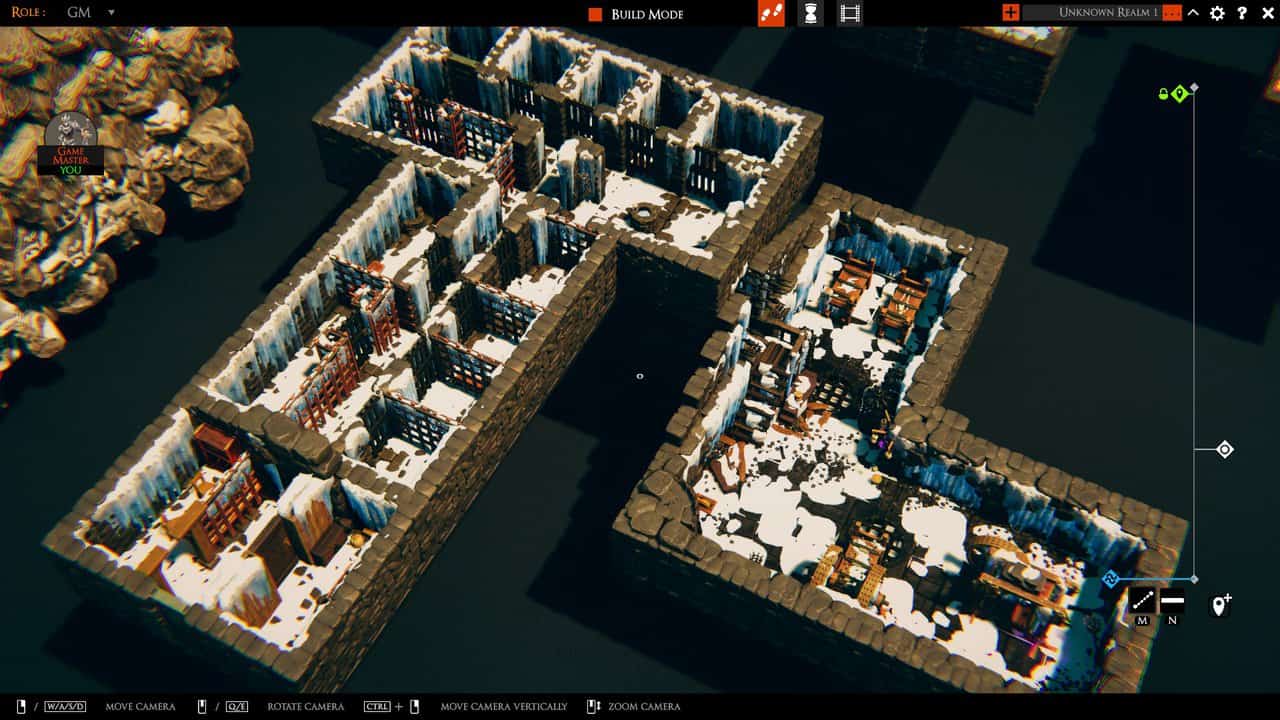Screen dimensions: 1280x720
Task: Open the settings gear icon
Action: coord(1216,13)
